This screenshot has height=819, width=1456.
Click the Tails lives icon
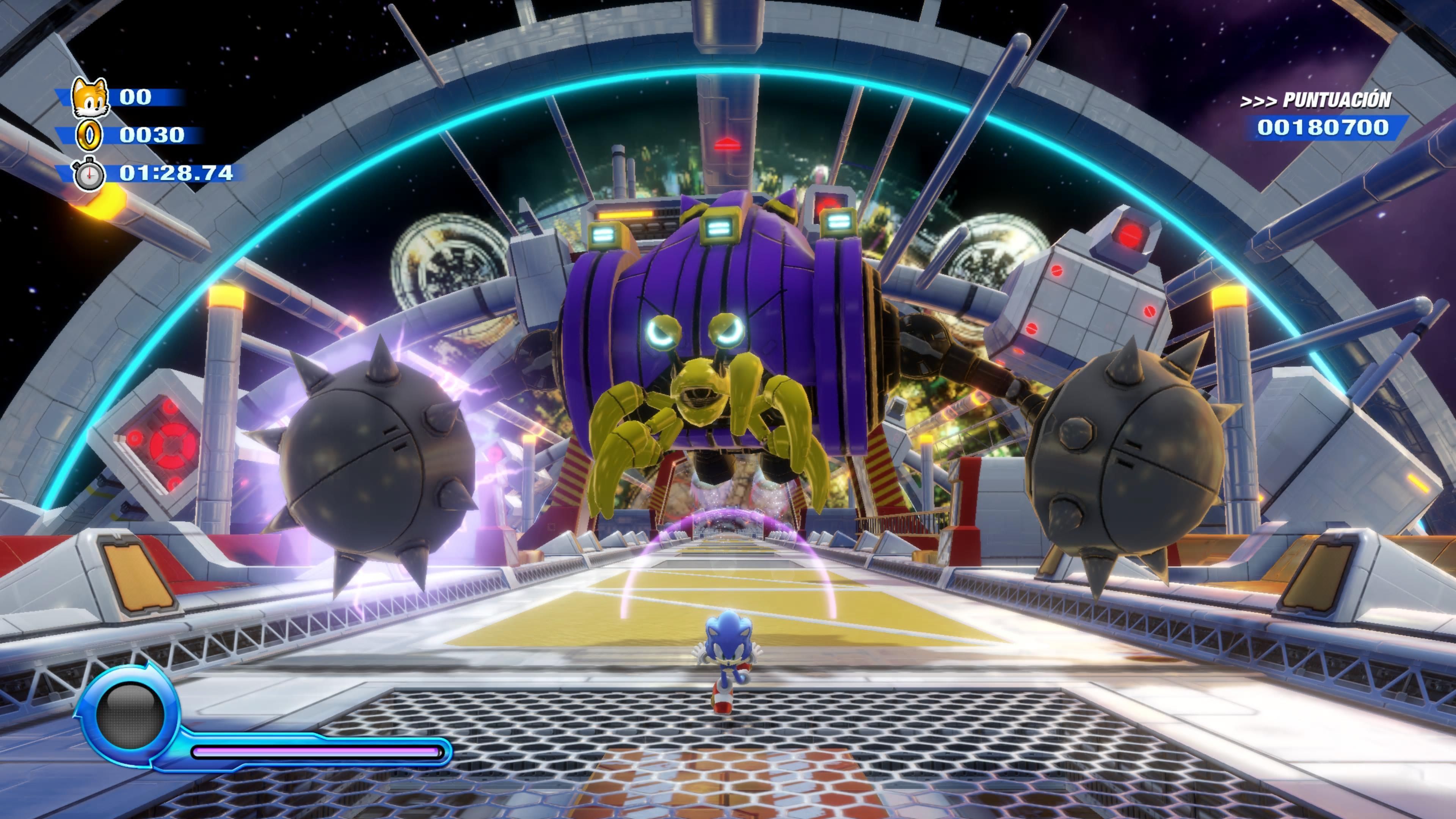[x=90, y=97]
